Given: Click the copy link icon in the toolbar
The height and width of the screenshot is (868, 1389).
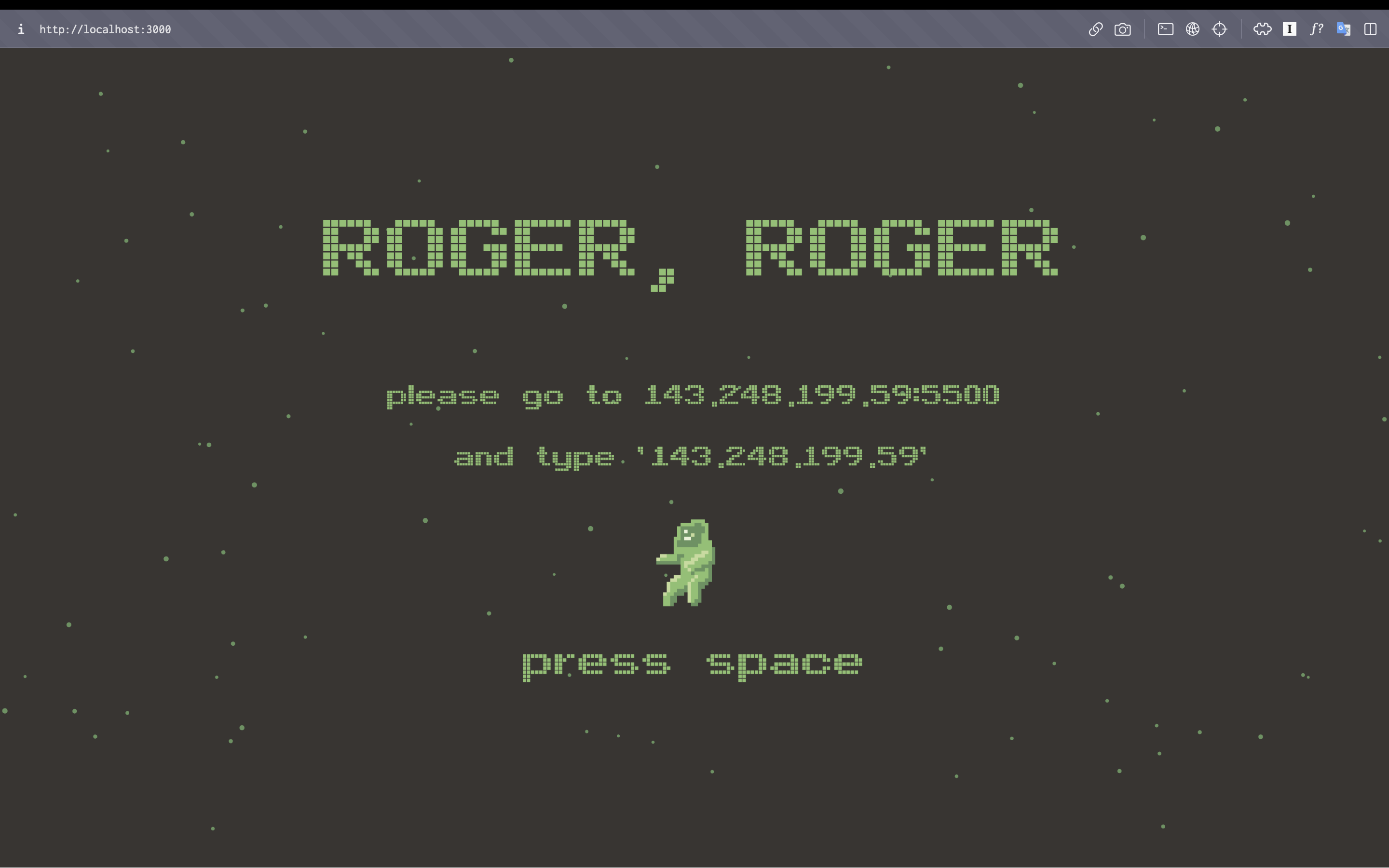Looking at the screenshot, I should (x=1095, y=29).
